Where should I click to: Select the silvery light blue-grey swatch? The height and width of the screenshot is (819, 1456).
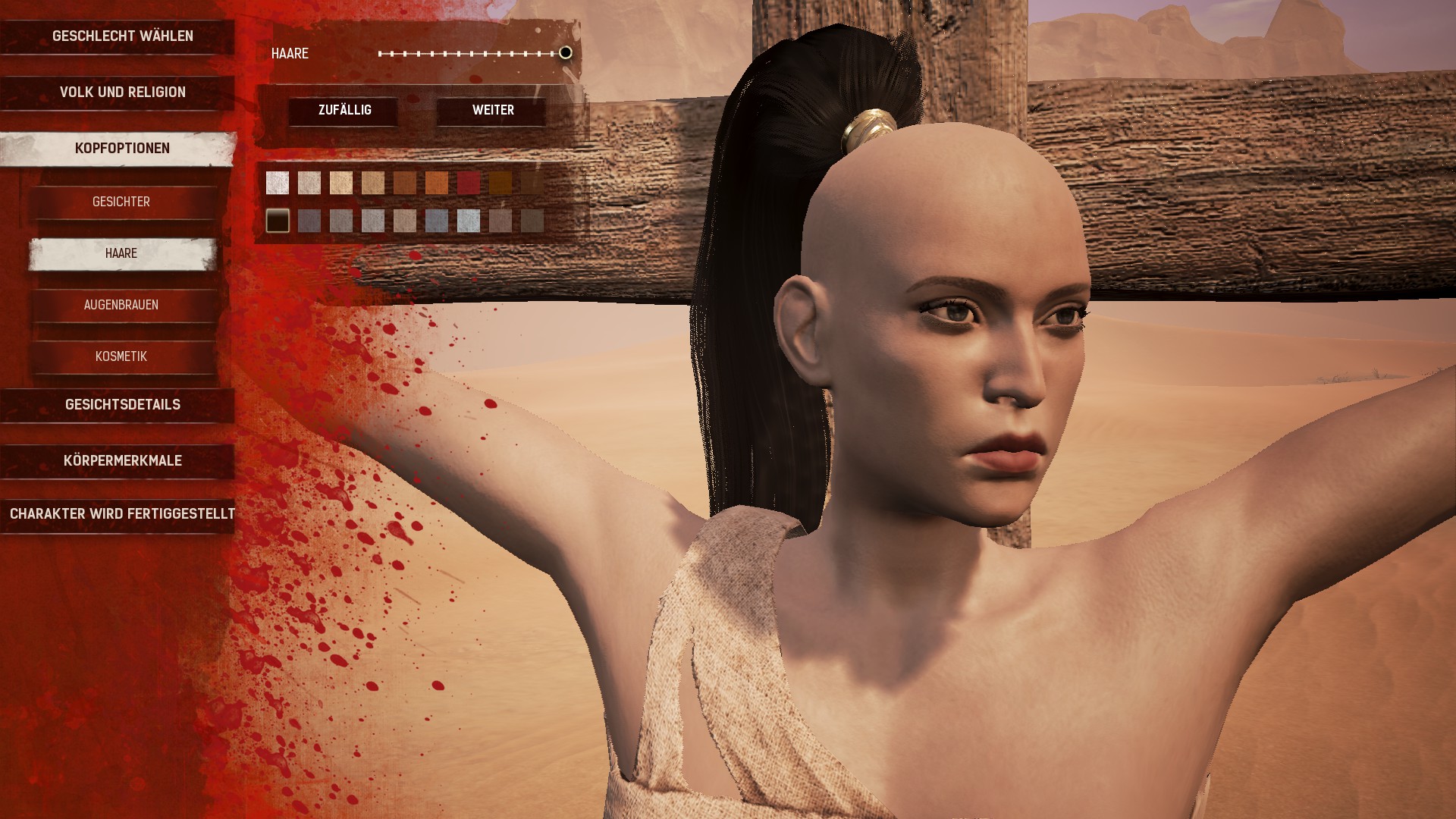coord(469,221)
